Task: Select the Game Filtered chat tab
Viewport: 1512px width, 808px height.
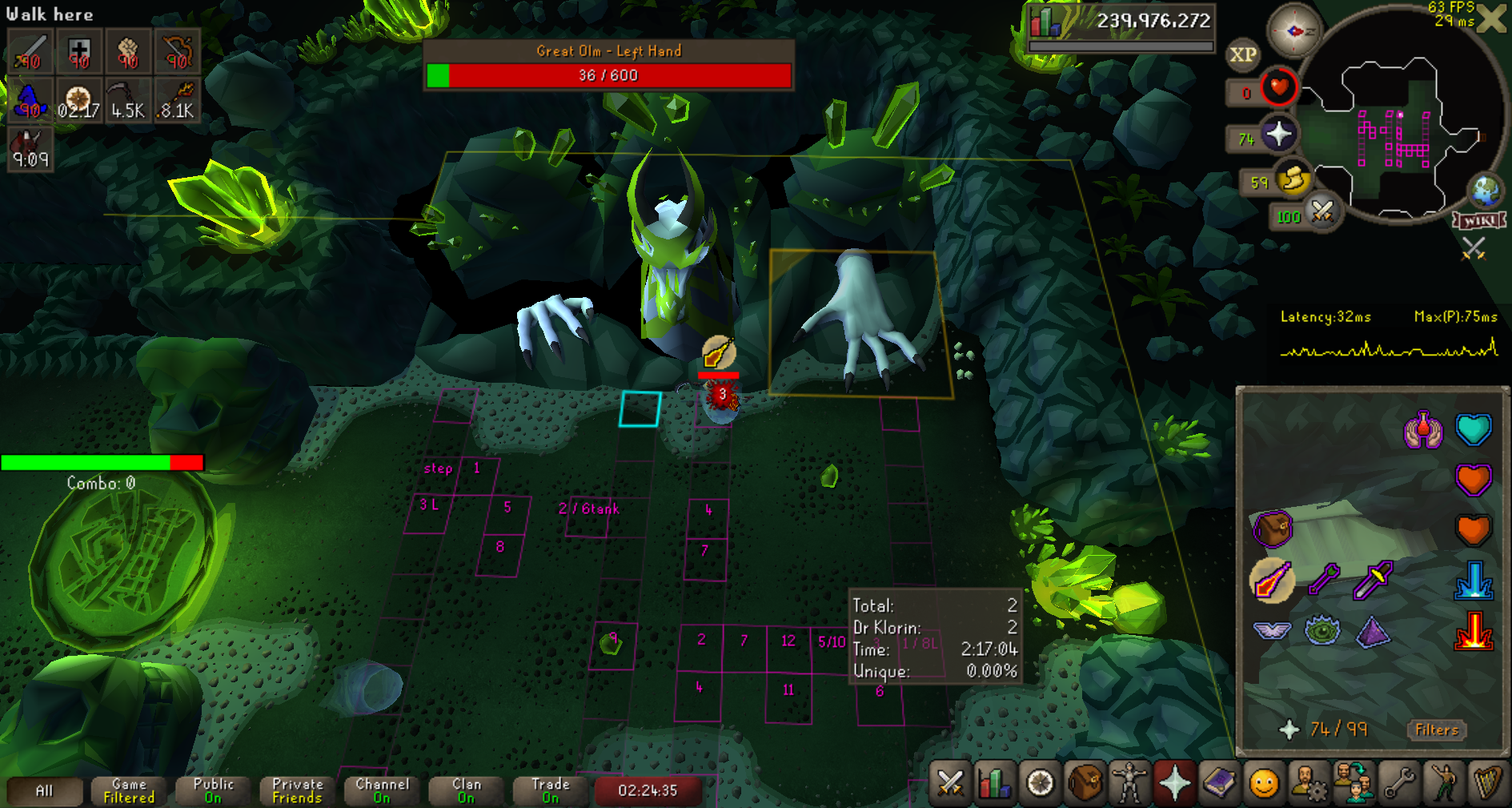Action: click(x=129, y=790)
